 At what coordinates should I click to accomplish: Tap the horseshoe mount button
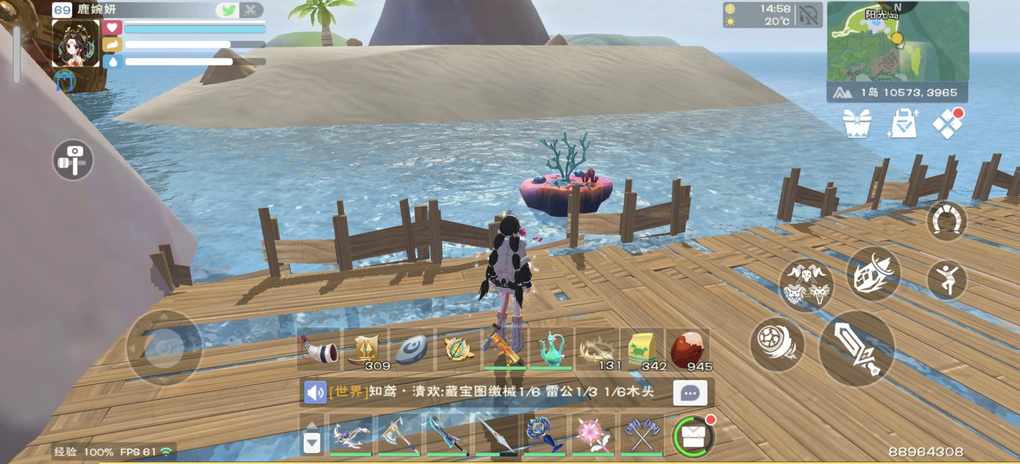click(x=946, y=220)
